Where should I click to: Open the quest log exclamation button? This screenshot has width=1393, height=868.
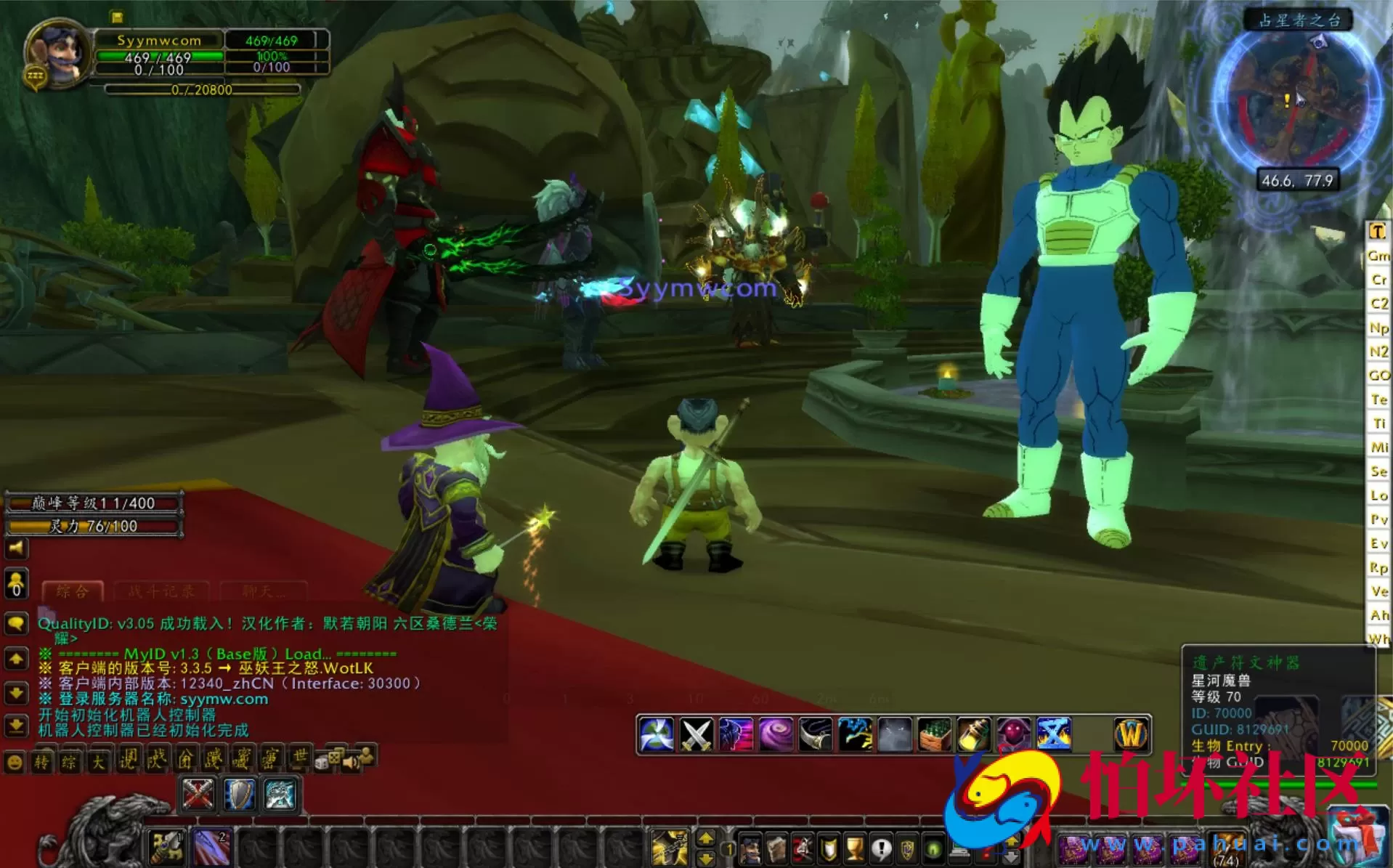pyautogui.click(x=881, y=848)
